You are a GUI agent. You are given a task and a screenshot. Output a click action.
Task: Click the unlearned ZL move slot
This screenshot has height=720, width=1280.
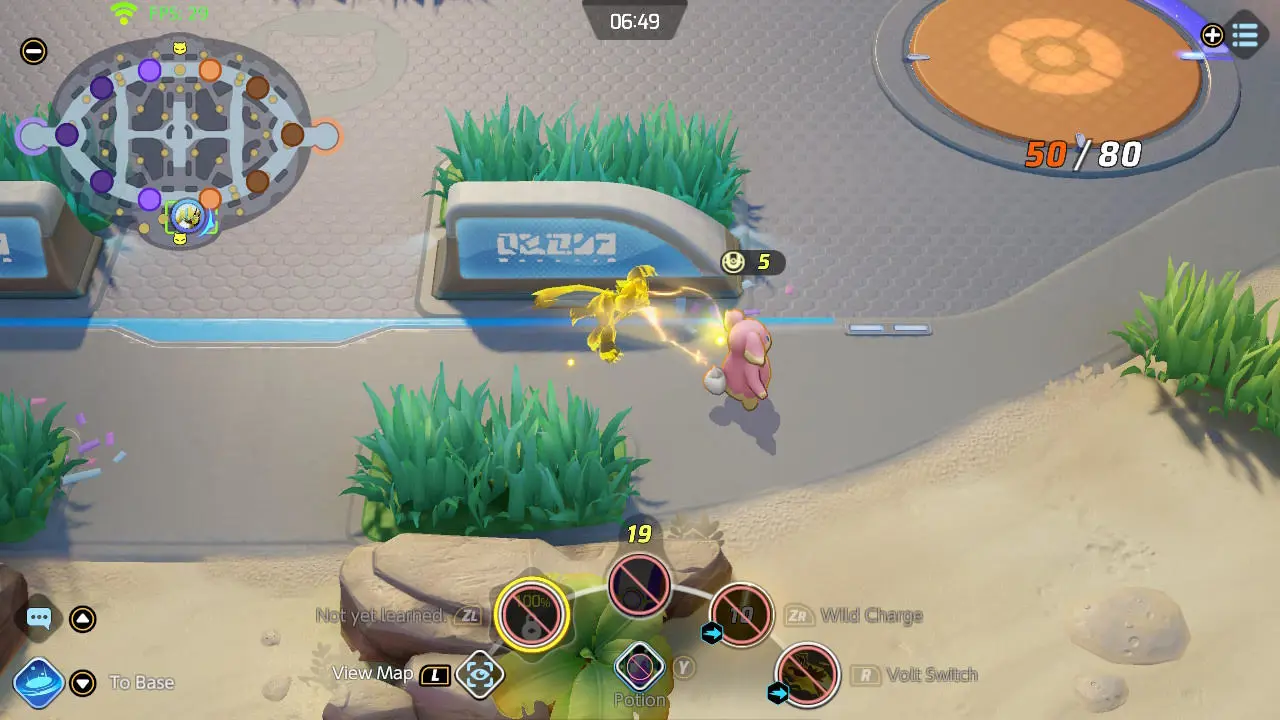click(x=531, y=615)
